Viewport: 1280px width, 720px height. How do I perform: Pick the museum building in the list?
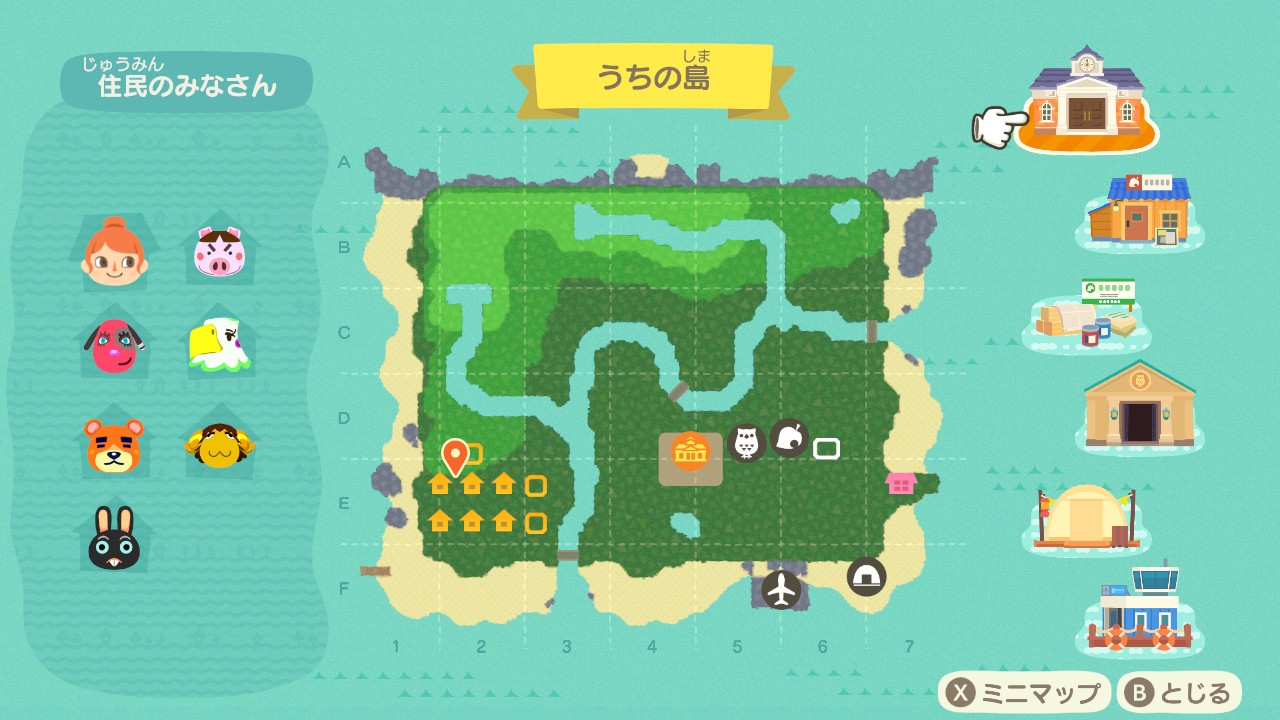(1139, 405)
